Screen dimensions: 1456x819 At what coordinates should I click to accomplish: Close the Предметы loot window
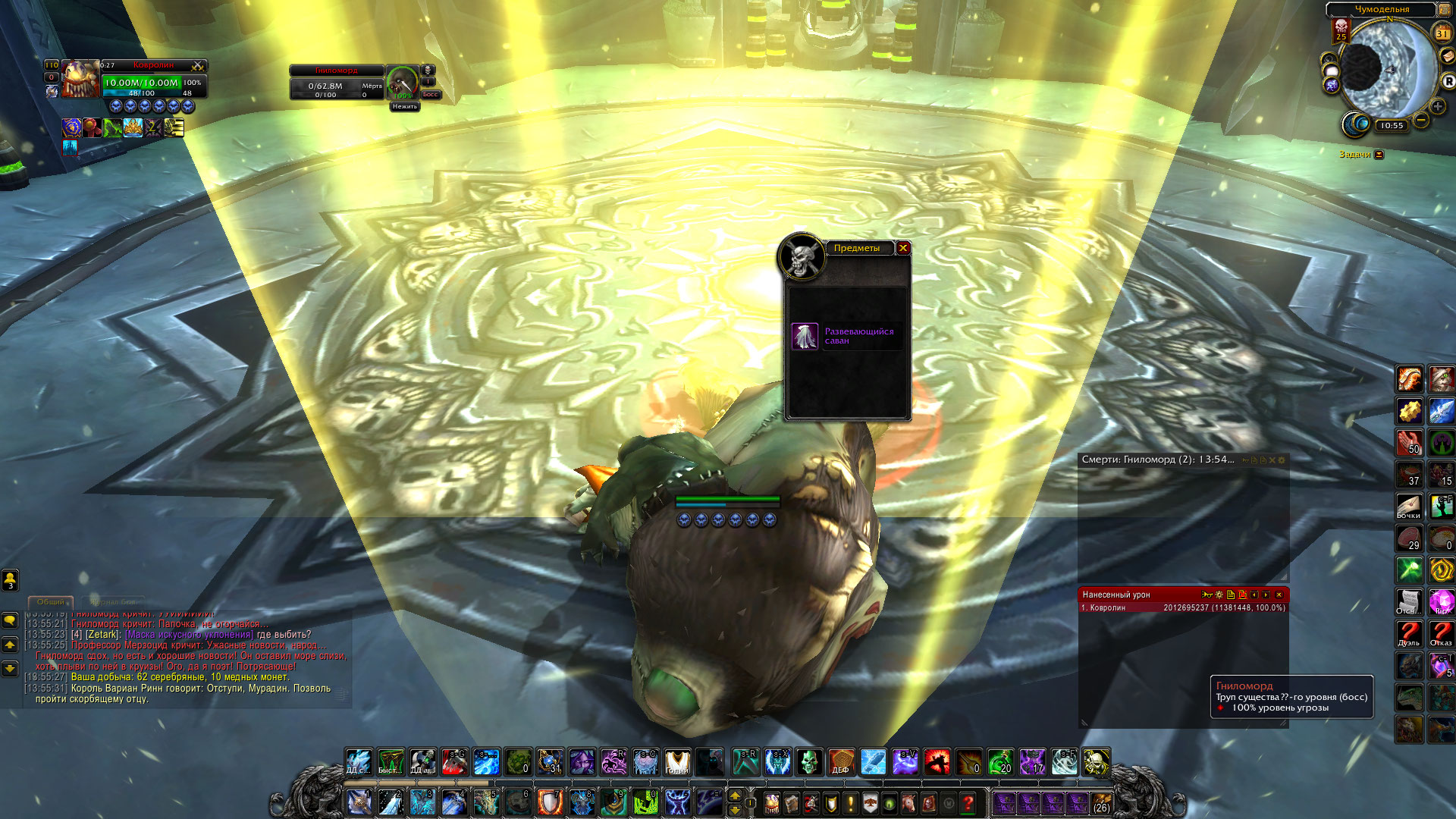pos(902,248)
